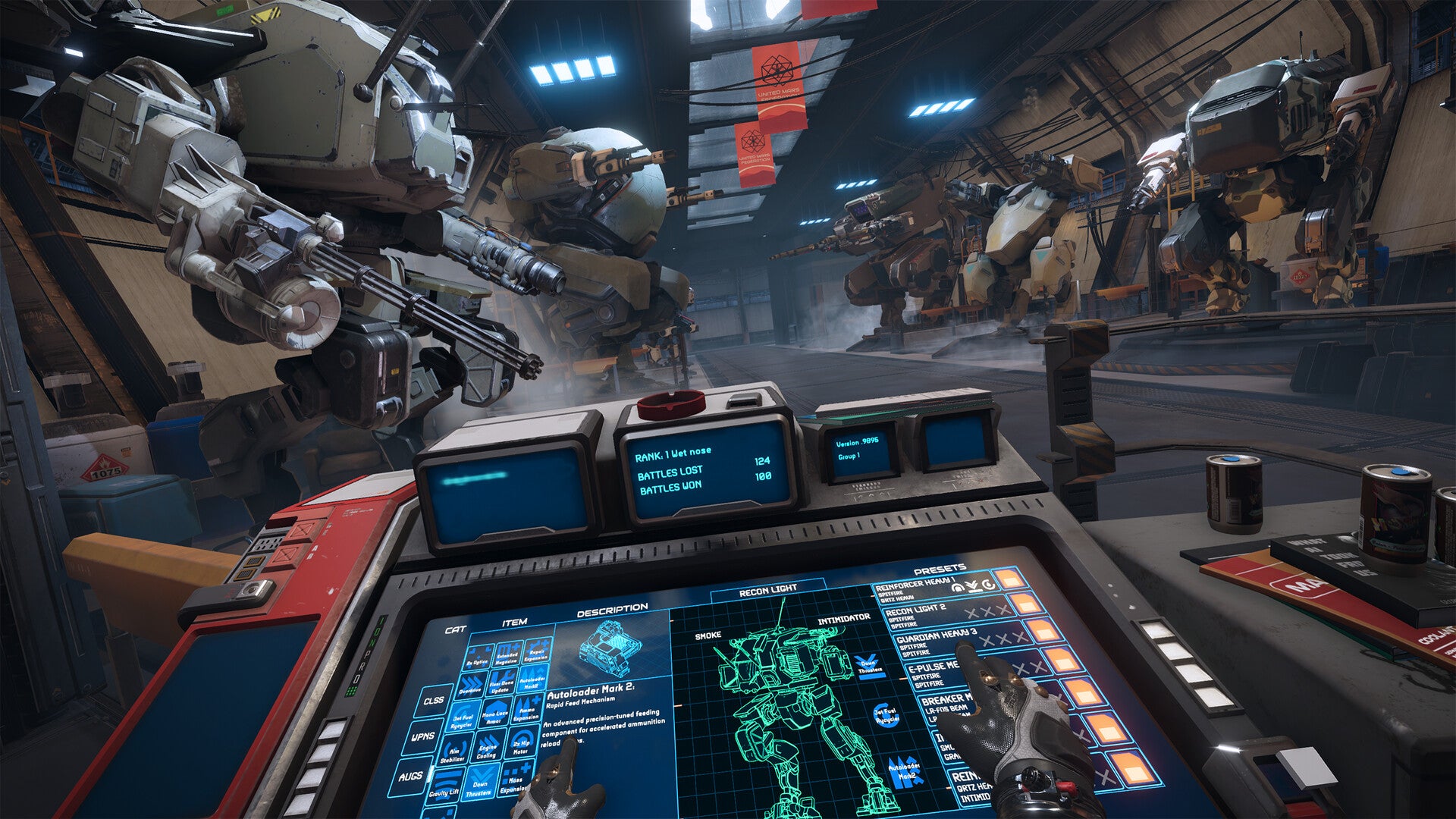Select the Nano Lace Armor augment
This screenshot has width=1456, height=819.
494,717
